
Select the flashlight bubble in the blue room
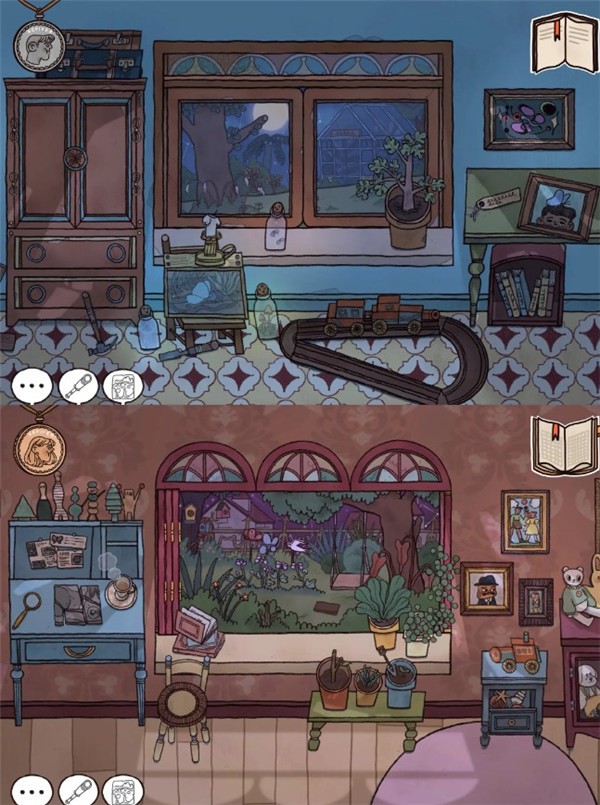click(78, 386)
